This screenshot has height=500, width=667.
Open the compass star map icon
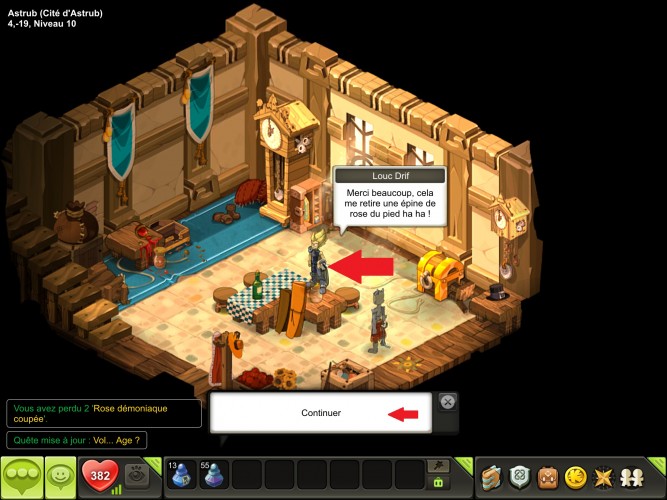pos(606,476)
